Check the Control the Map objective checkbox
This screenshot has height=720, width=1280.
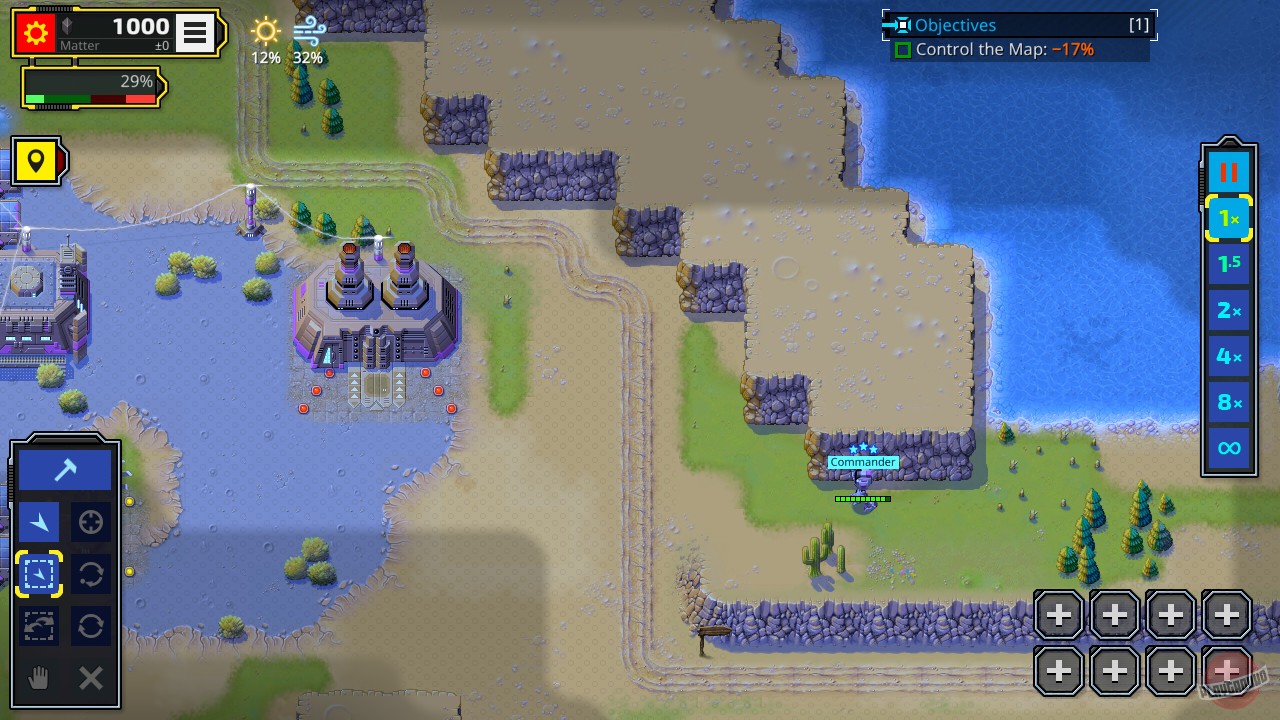905,49
